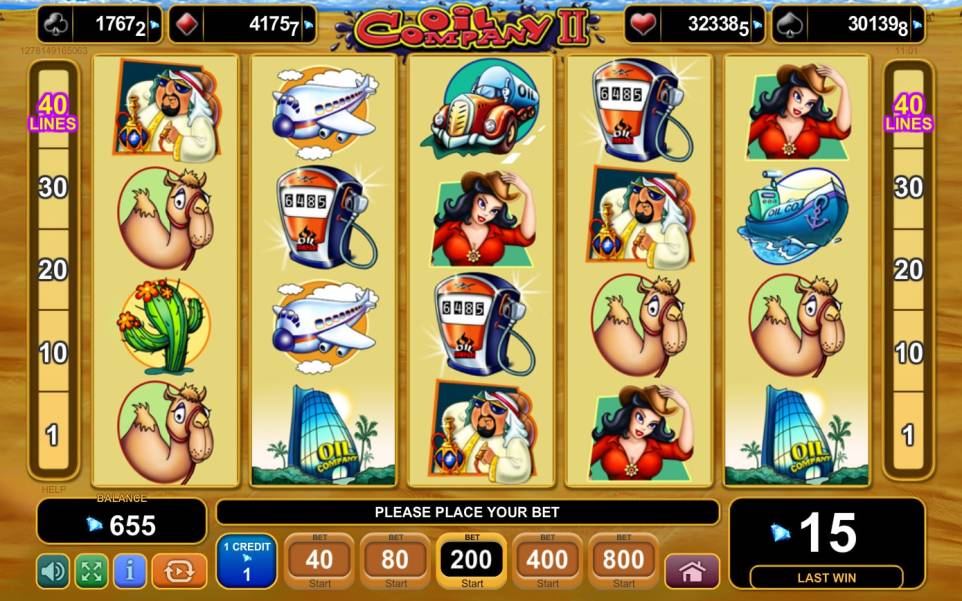Activate the orange autoplay button
This screenshot has height=601, width=962.
point(179,571)
